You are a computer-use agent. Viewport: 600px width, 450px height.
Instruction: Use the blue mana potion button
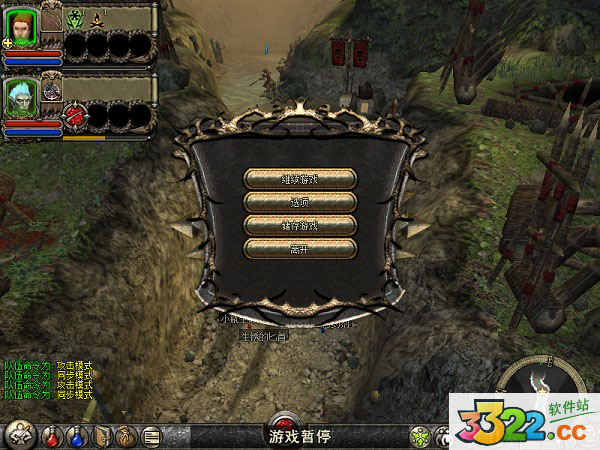coord(77,436)
